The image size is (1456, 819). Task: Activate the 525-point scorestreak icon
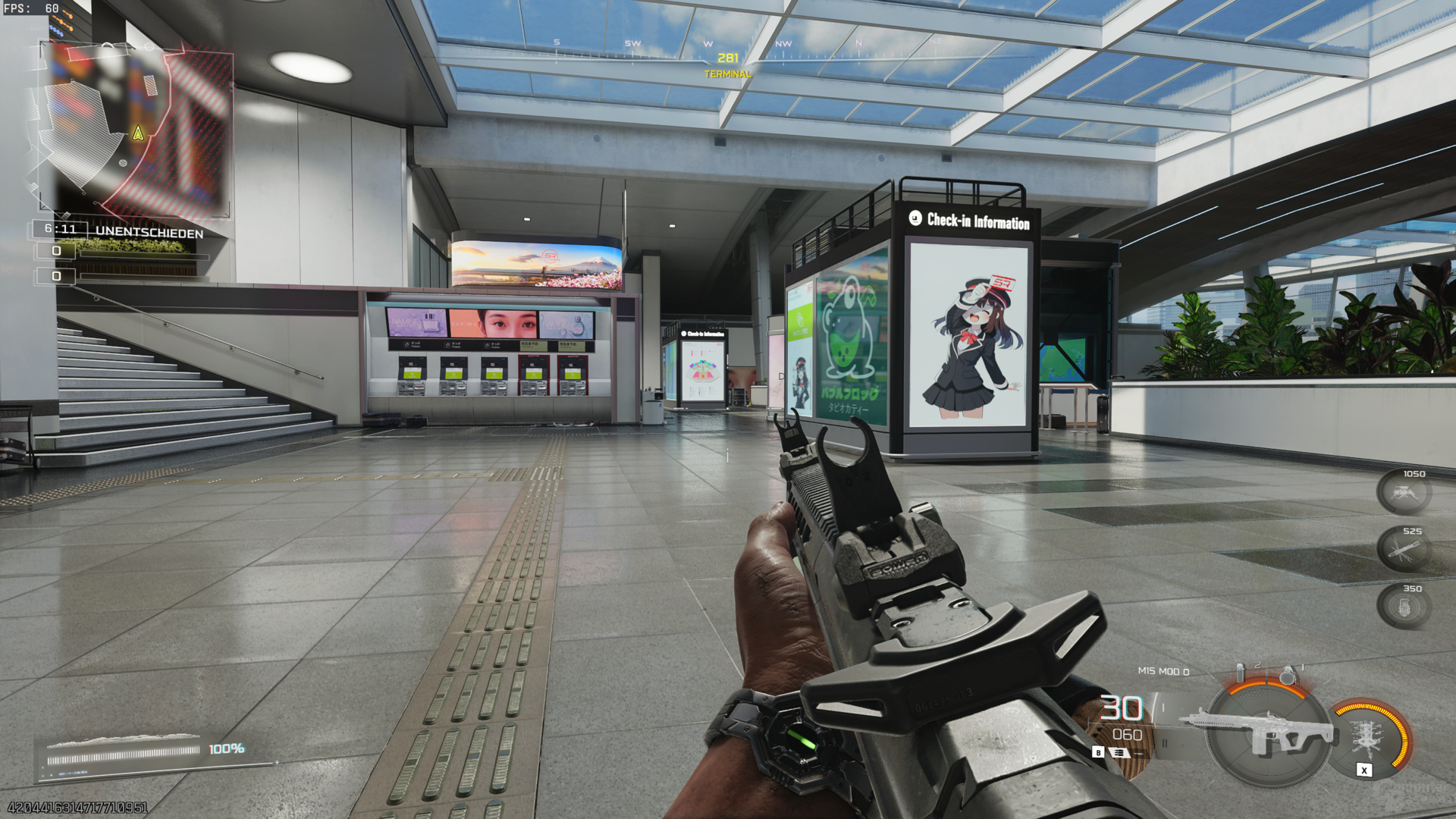pyautogui.click(x=1404, y=550)
